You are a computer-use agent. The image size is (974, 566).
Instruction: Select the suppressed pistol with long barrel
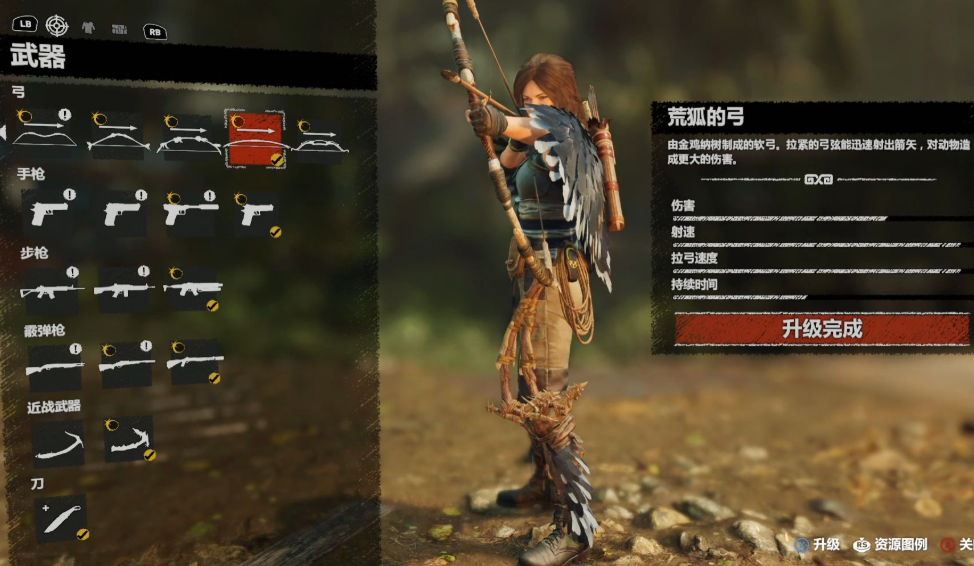tap(191, 211)
